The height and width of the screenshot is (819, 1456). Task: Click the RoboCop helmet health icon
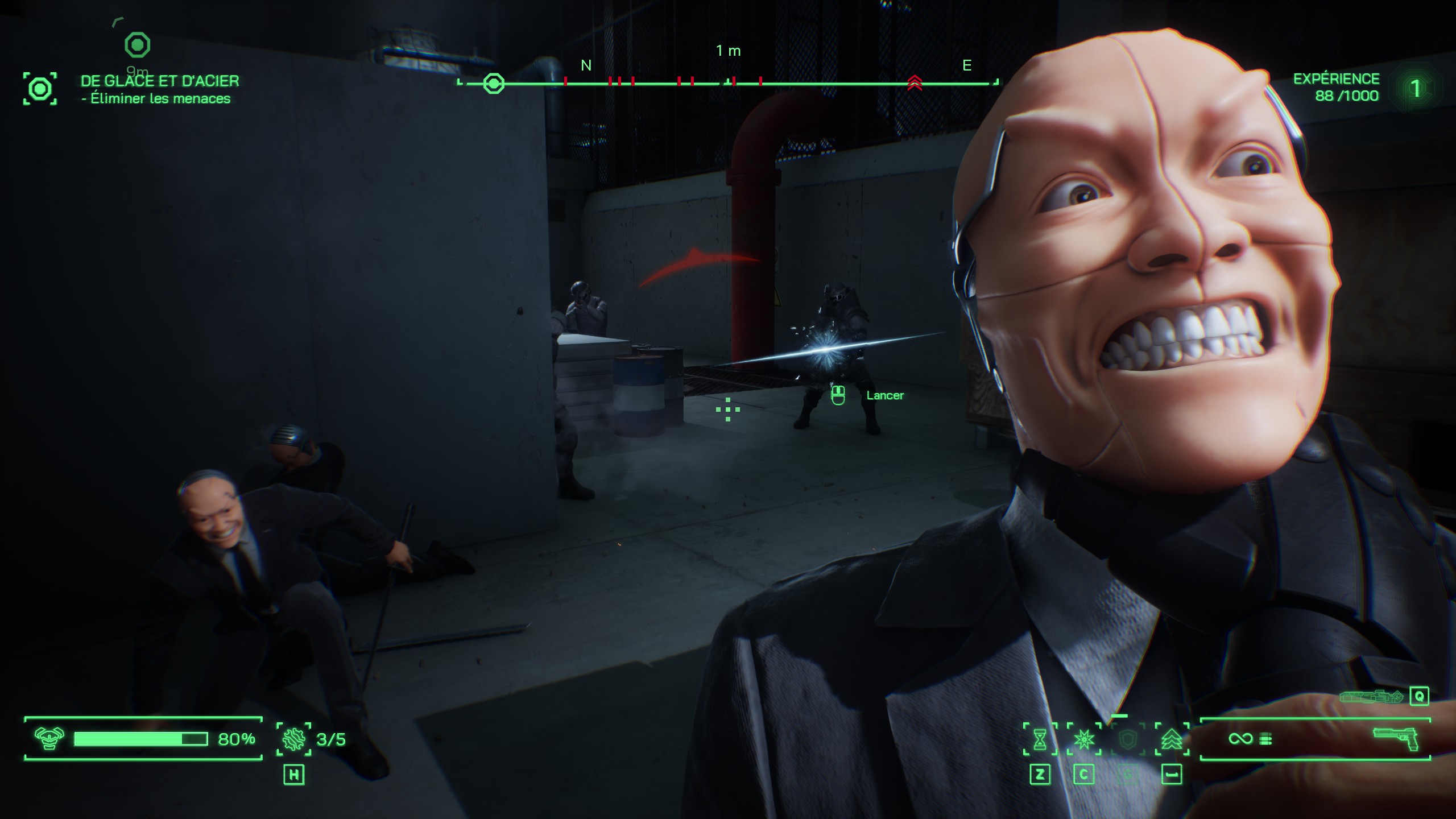pos(49,738)
